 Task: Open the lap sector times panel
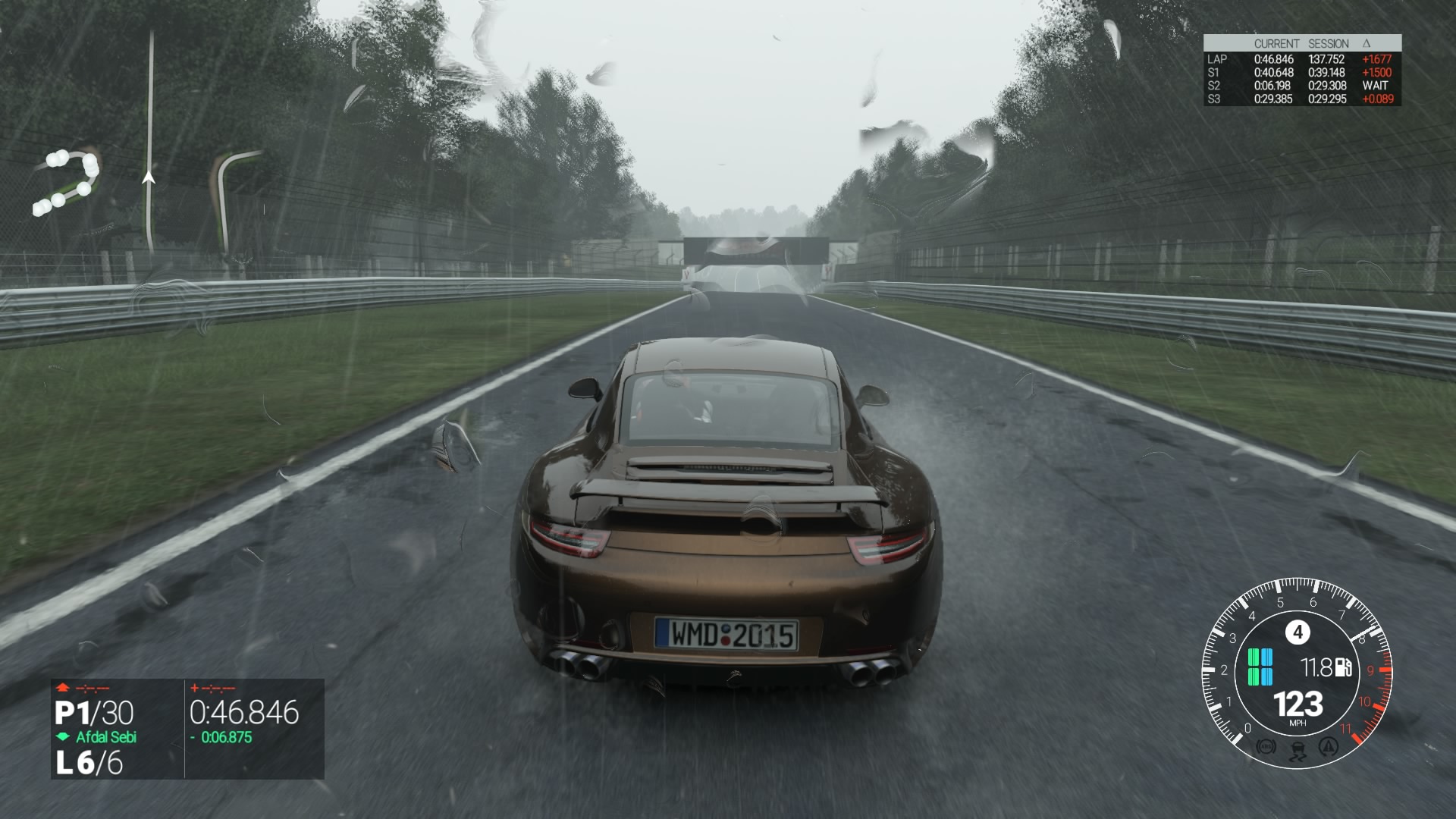(x=1302, y=71)
